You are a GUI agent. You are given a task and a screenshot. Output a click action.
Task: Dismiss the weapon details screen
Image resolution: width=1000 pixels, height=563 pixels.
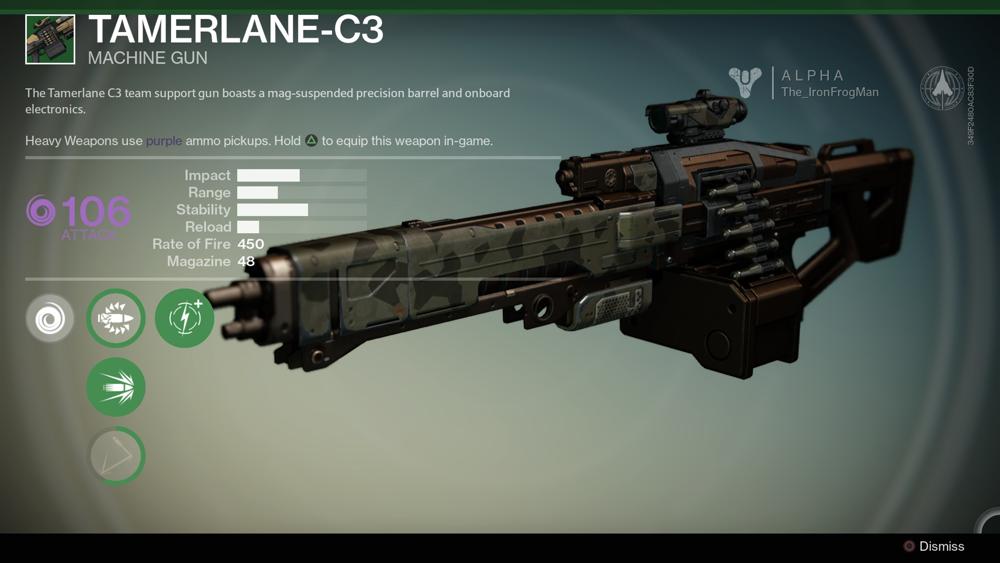coord(934,546)
